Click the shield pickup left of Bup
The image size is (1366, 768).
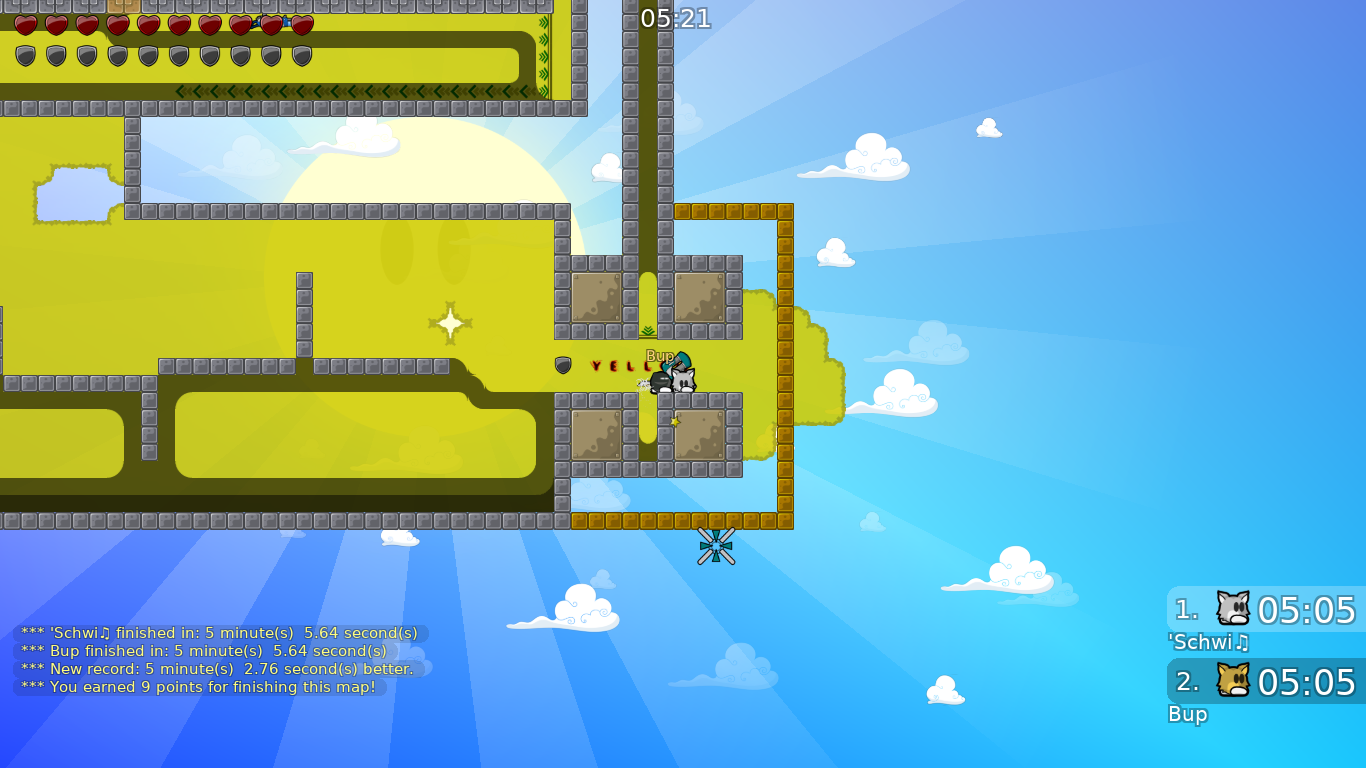(561, 364)
